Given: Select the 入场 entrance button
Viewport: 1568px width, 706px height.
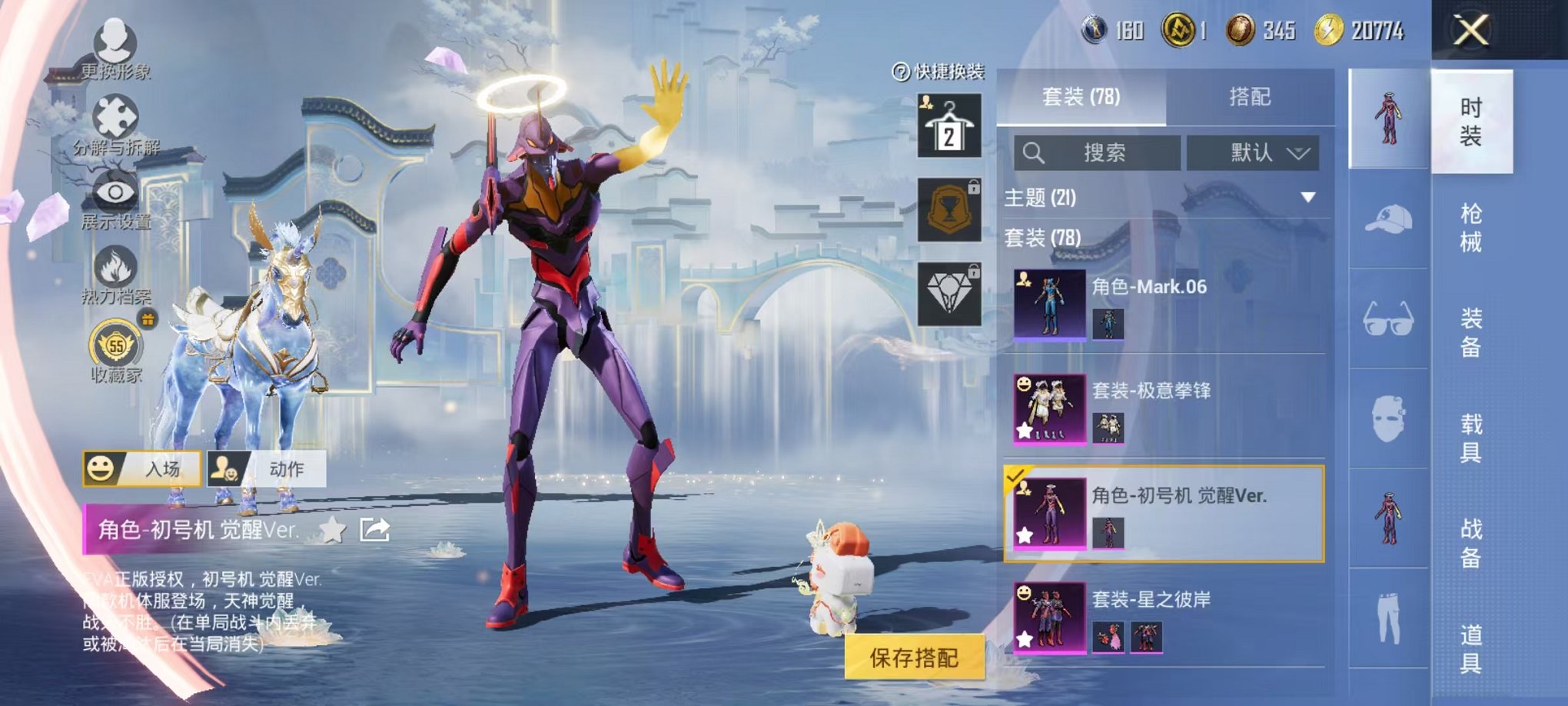Looking at the screenshot, I should point(142,468).
